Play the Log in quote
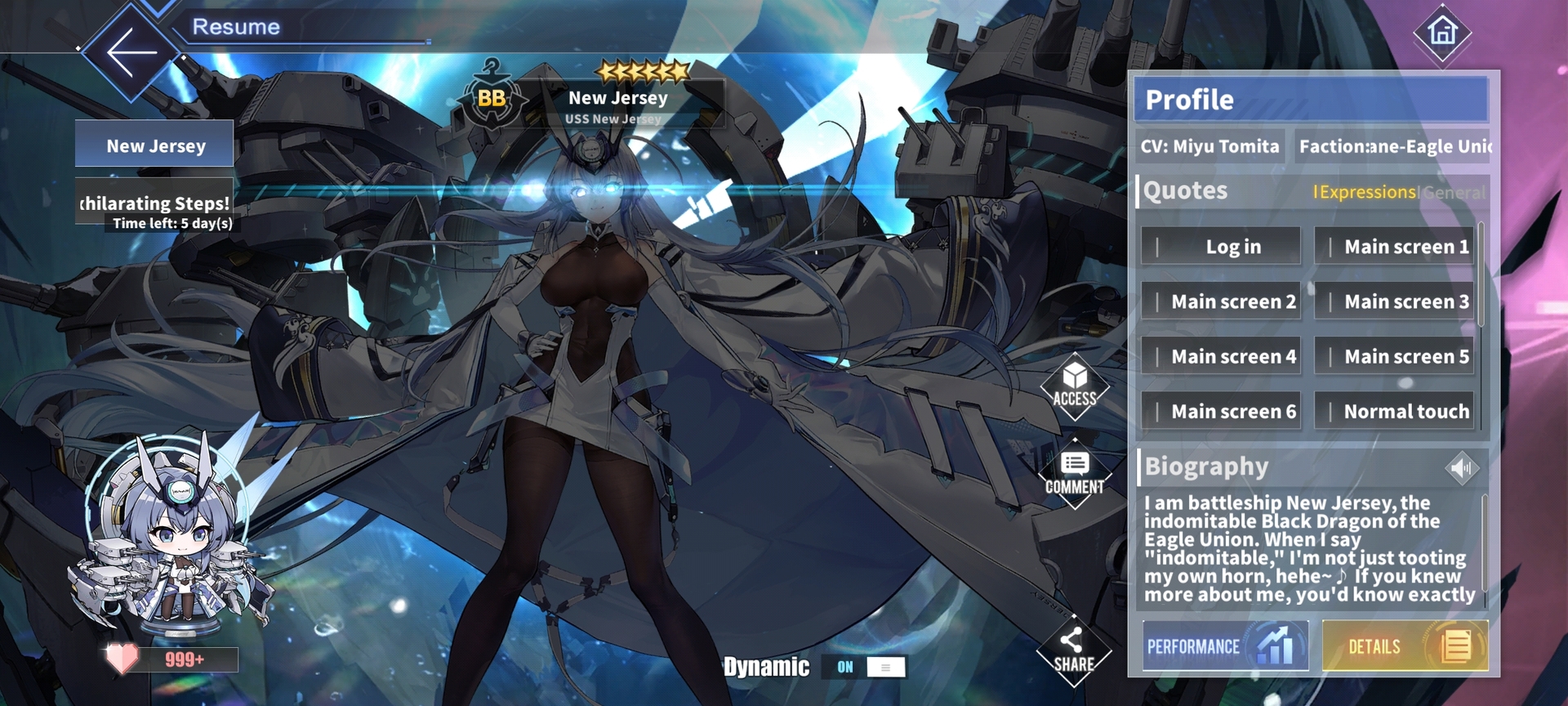Viewport: 1568px width, 706px height. pos(1221,247)
